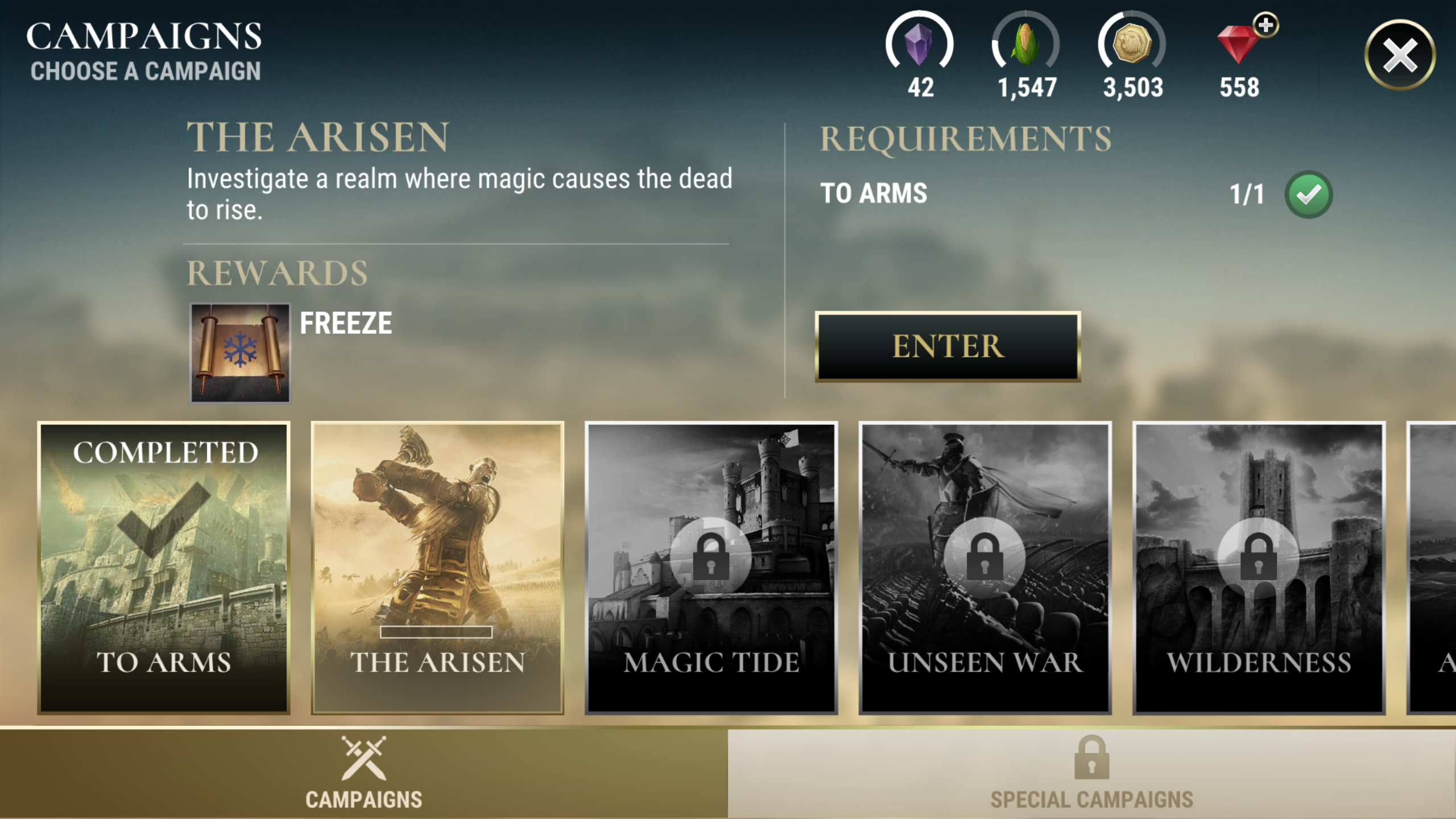Screen dimensions: 1456x819
Task: Select the completed TO ARMS campaign card
Action: point(164,569)
